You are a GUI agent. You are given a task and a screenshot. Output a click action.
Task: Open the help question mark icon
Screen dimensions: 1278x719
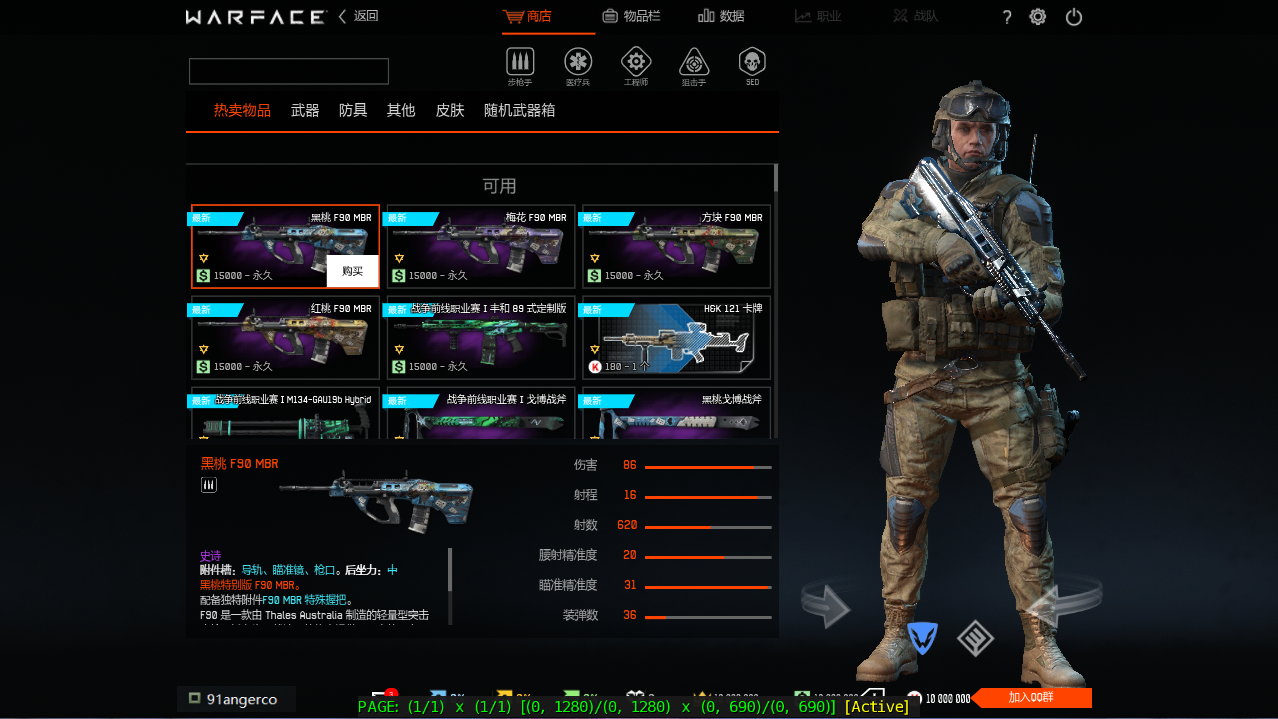[1007, 17]
